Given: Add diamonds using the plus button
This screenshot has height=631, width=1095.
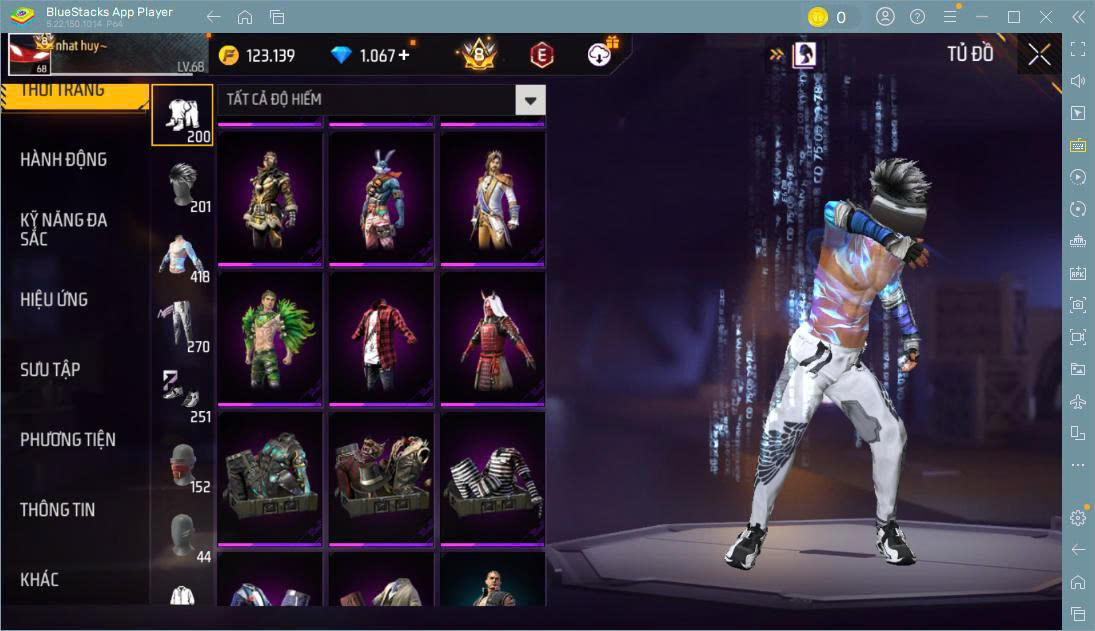Looking at the screenshot, I should [404, 56].
